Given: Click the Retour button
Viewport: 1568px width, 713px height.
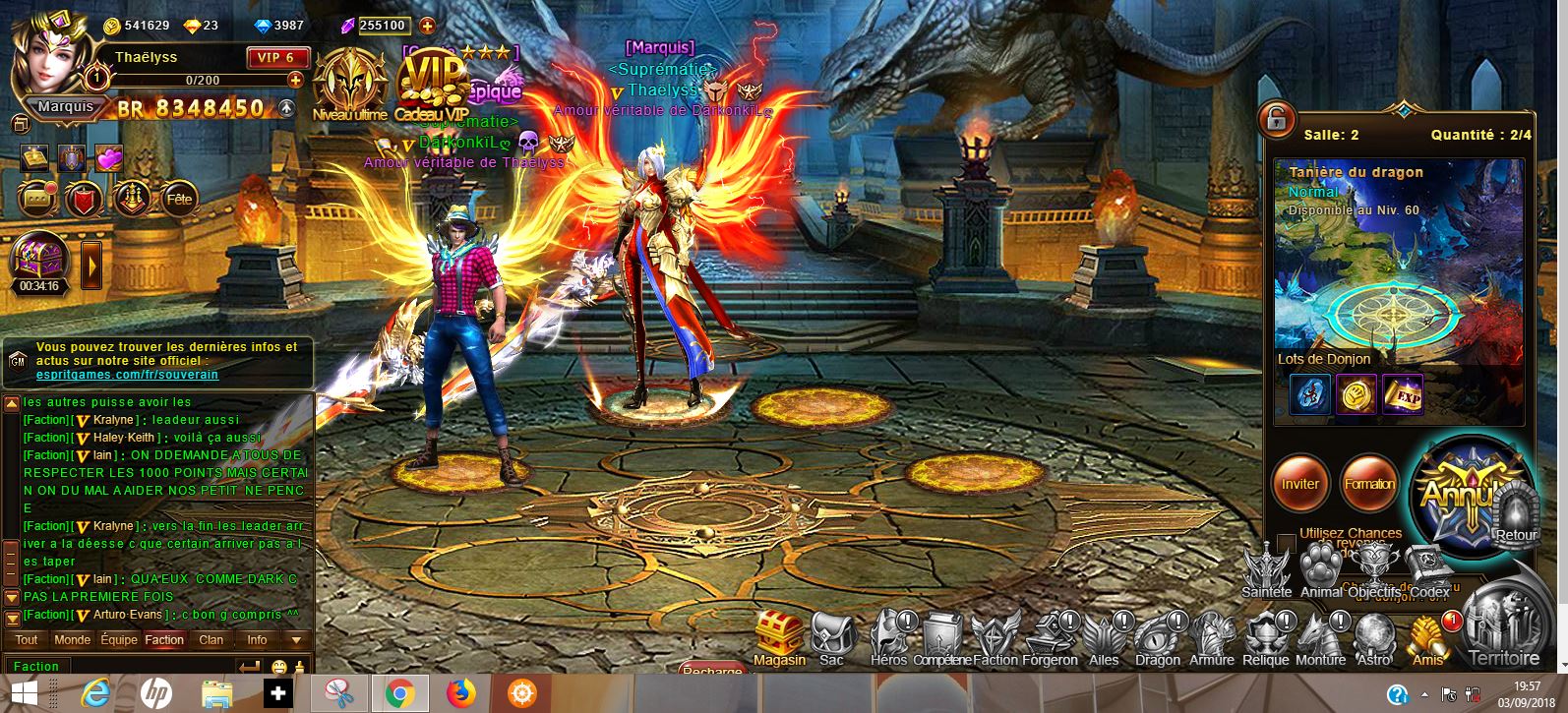Looking at the screenshot, I should click(1516, 515).
